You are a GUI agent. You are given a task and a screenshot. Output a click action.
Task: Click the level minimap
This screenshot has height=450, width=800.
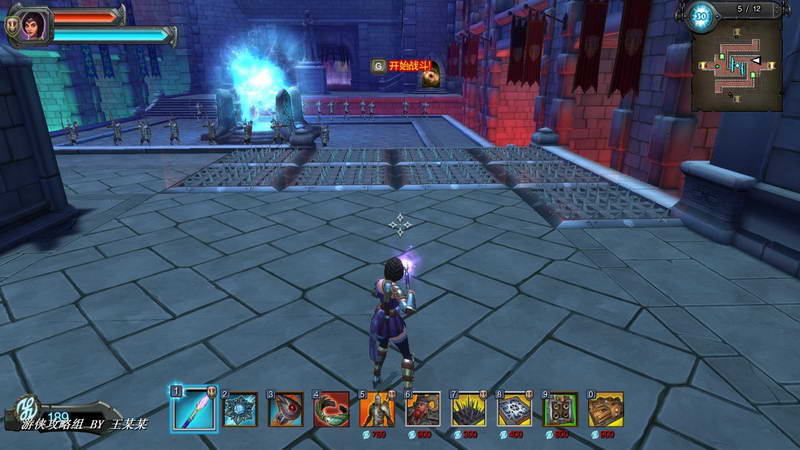(739, 67)
